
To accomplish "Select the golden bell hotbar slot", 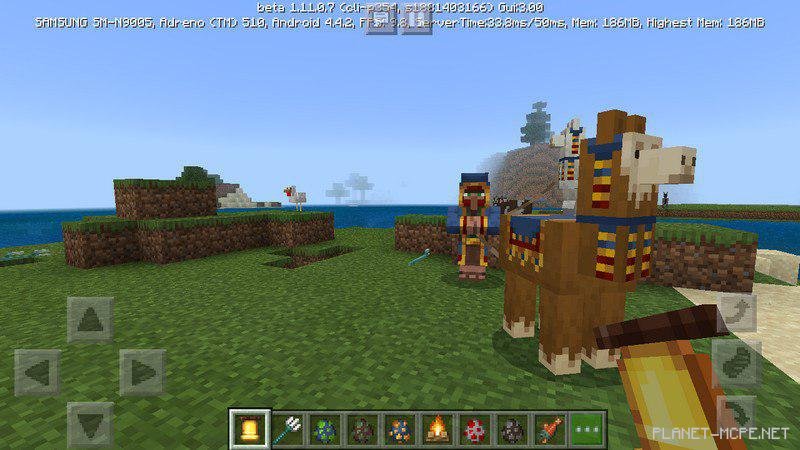I will tap(248, 430).
